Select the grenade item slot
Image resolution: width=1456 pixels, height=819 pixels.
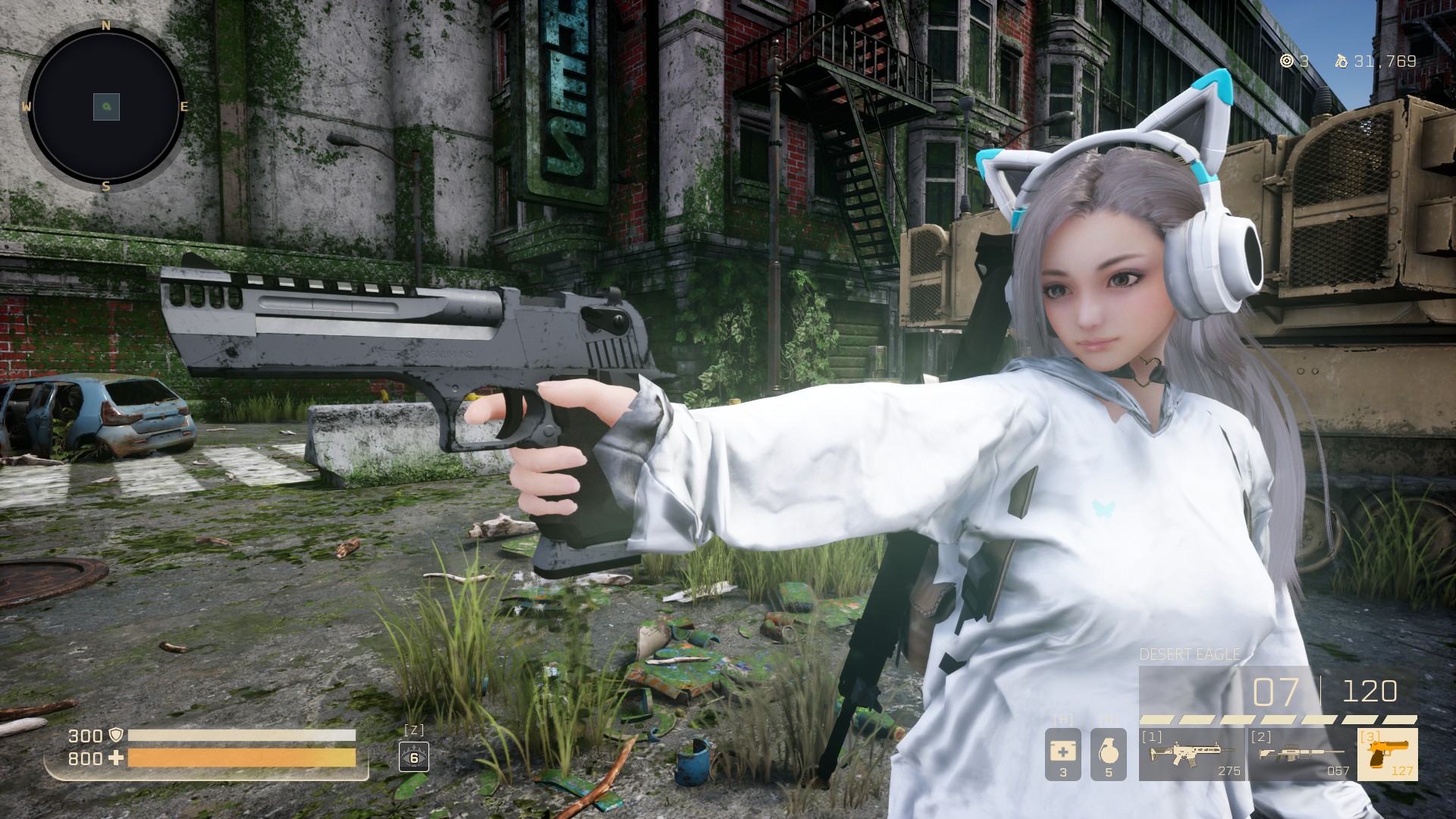(x=1108, y=755)
